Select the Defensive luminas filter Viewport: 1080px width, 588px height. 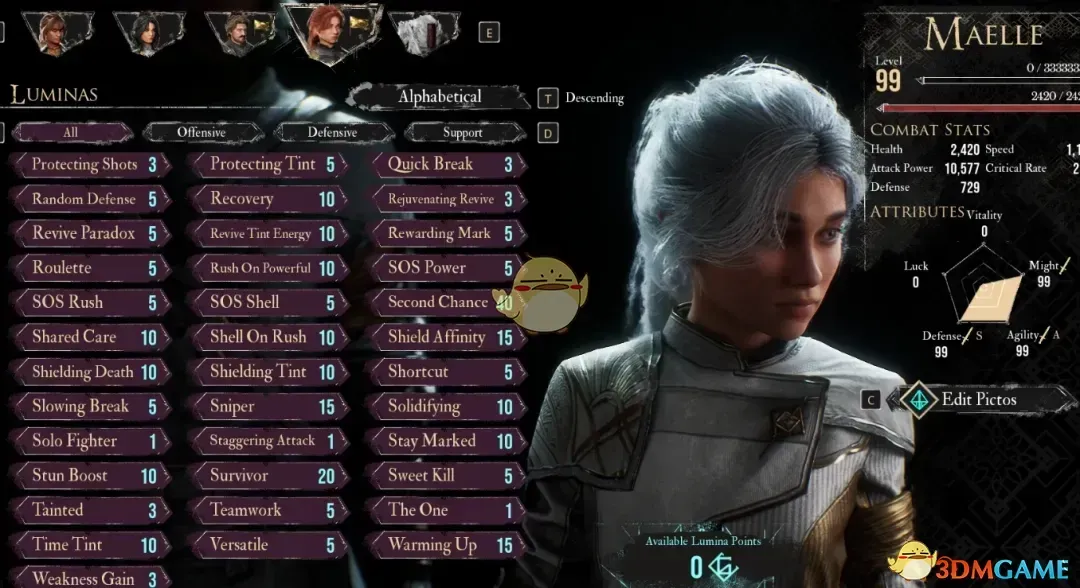pyautogui.click(x=332, y=132)
